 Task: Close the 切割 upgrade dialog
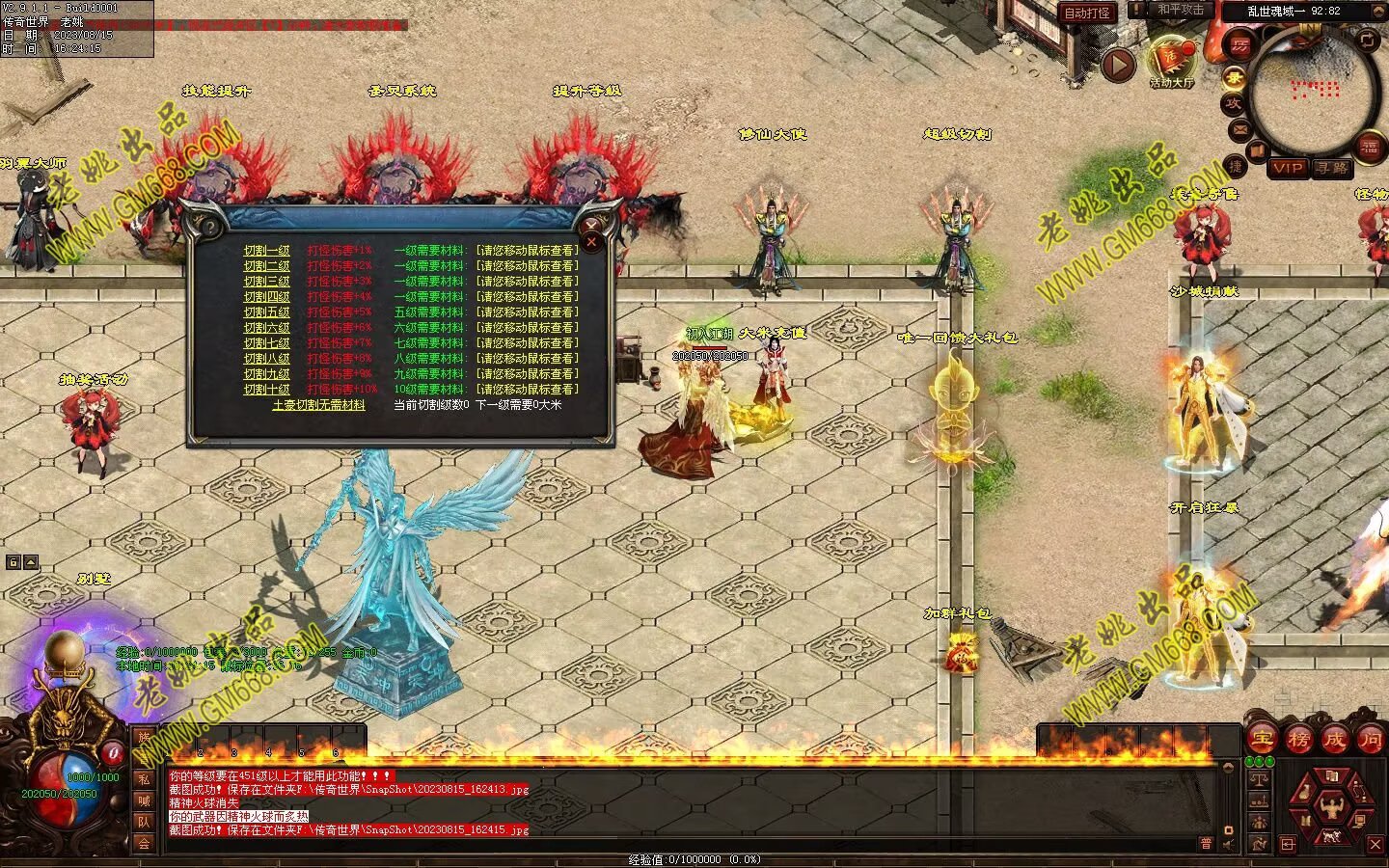[592, 242]
